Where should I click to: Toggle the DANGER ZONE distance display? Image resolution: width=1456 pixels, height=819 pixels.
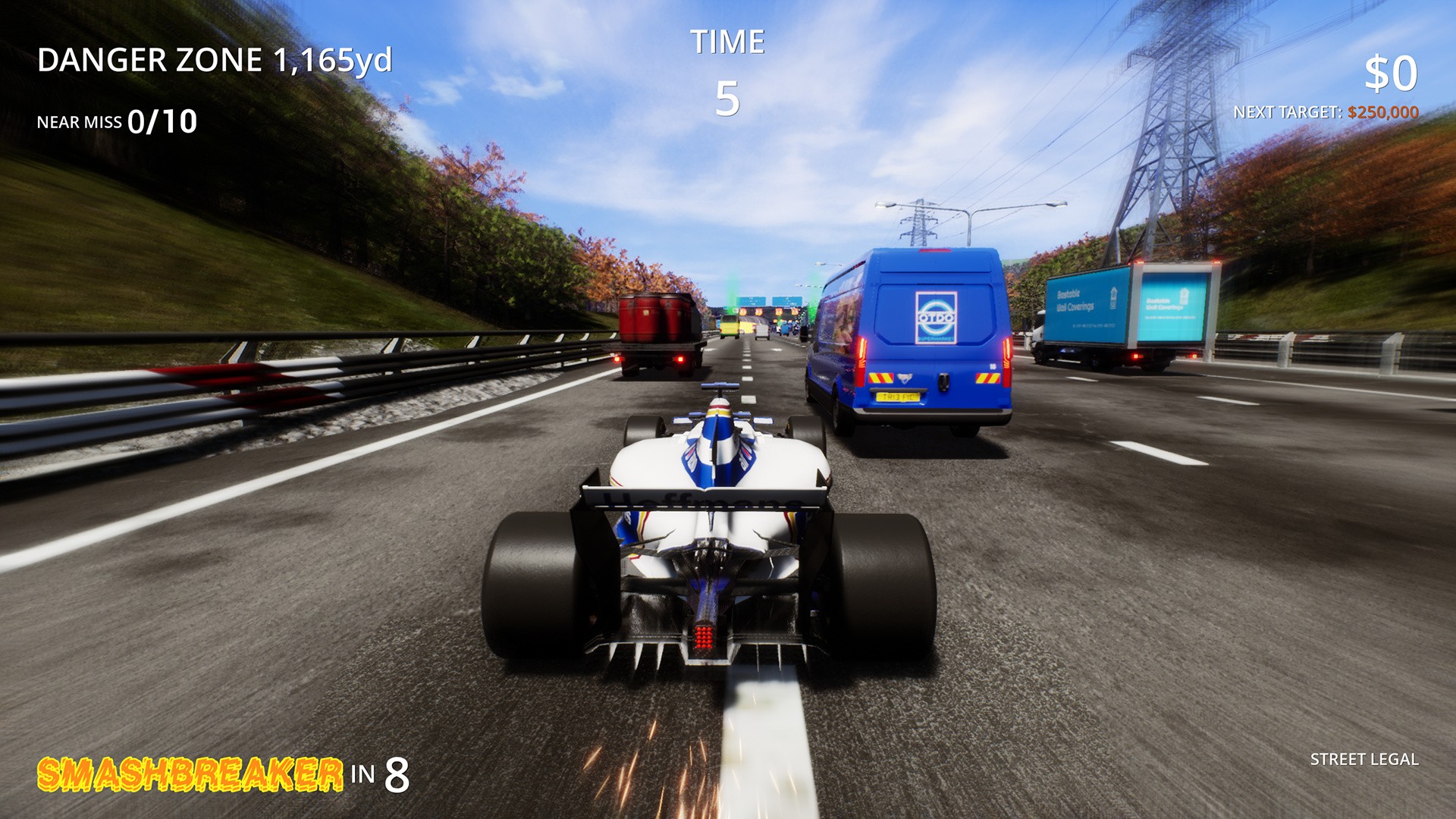coord(216,61)
